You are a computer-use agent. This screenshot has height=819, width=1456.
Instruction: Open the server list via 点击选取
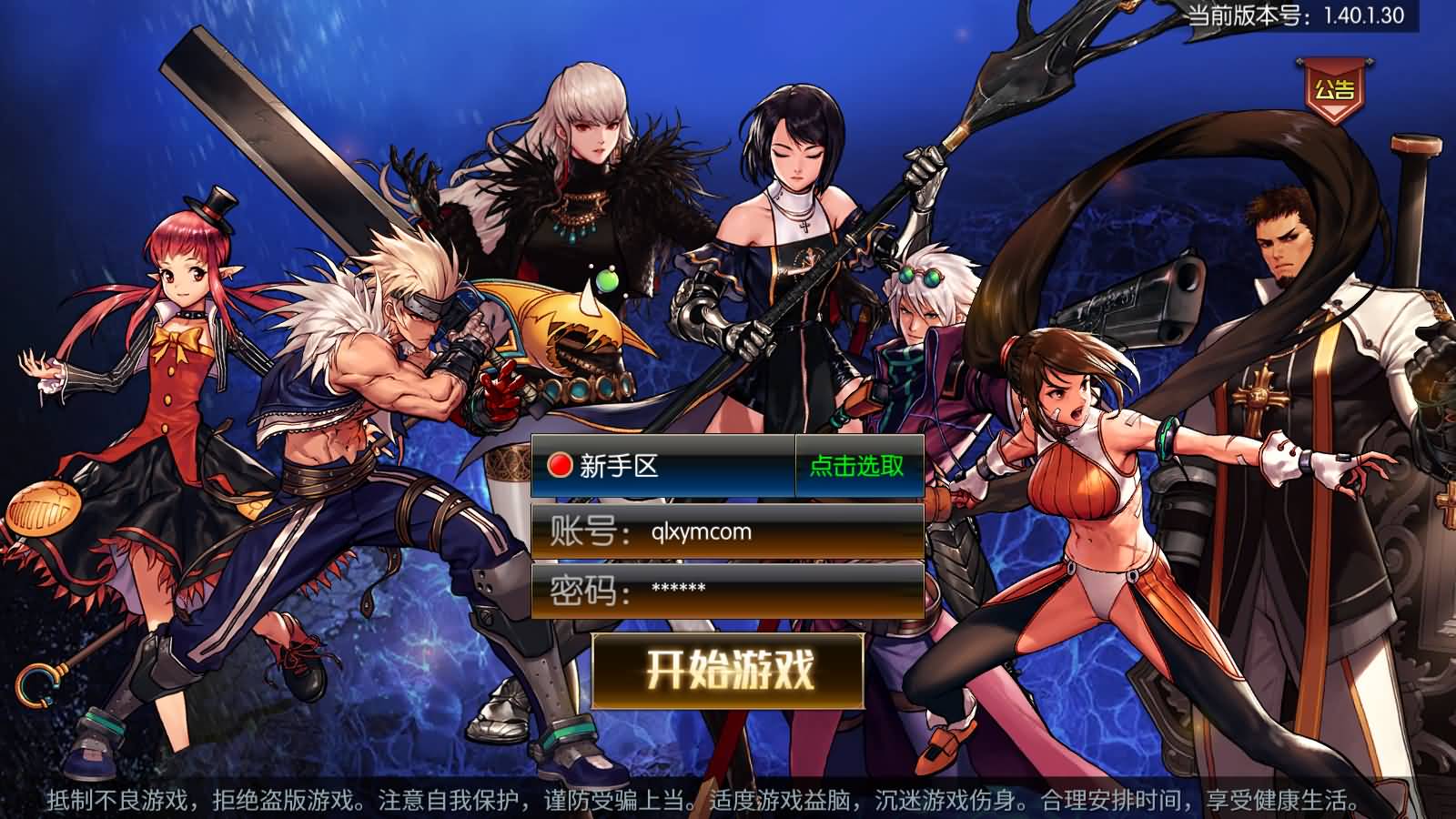[855, 466]
